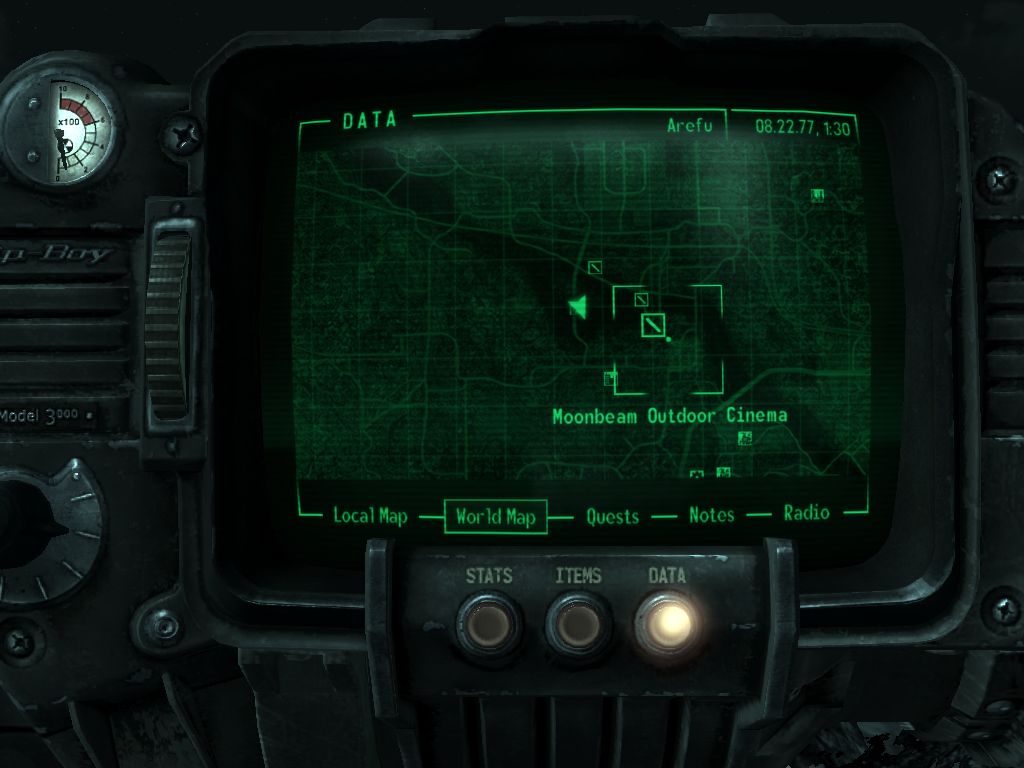Select the World Map tab
The width and height of the screenshot is (1024, 768).
click(496, 517)
